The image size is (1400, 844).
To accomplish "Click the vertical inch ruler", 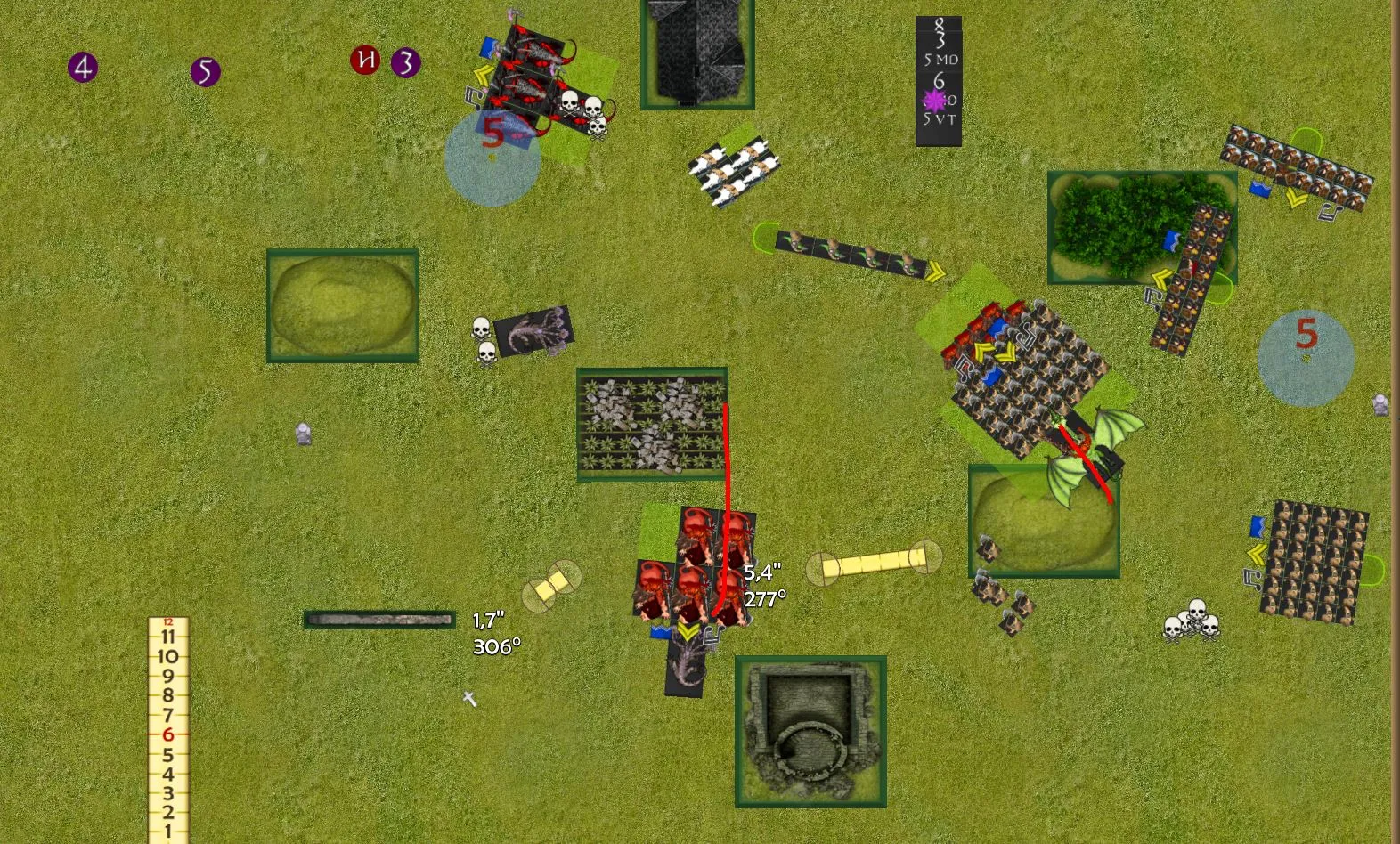I will [167, 730].
